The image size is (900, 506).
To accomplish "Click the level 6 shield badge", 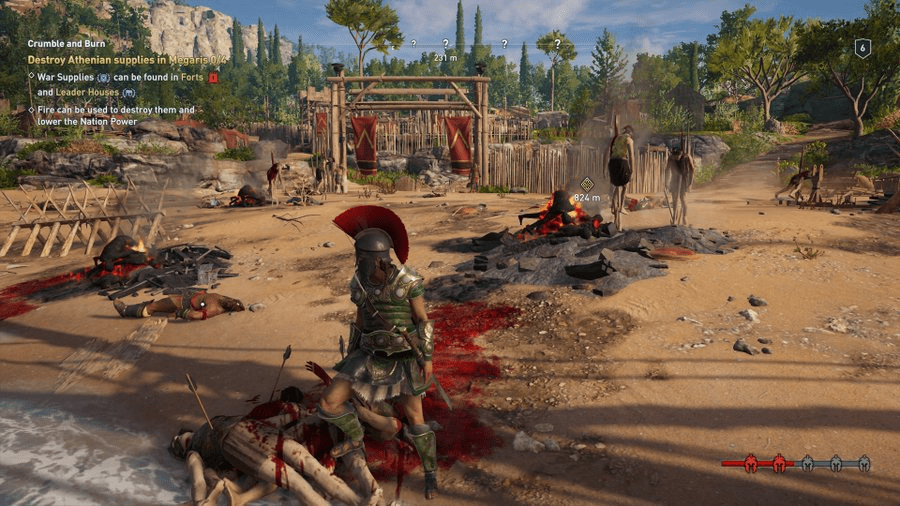I will tap(862, 48).
